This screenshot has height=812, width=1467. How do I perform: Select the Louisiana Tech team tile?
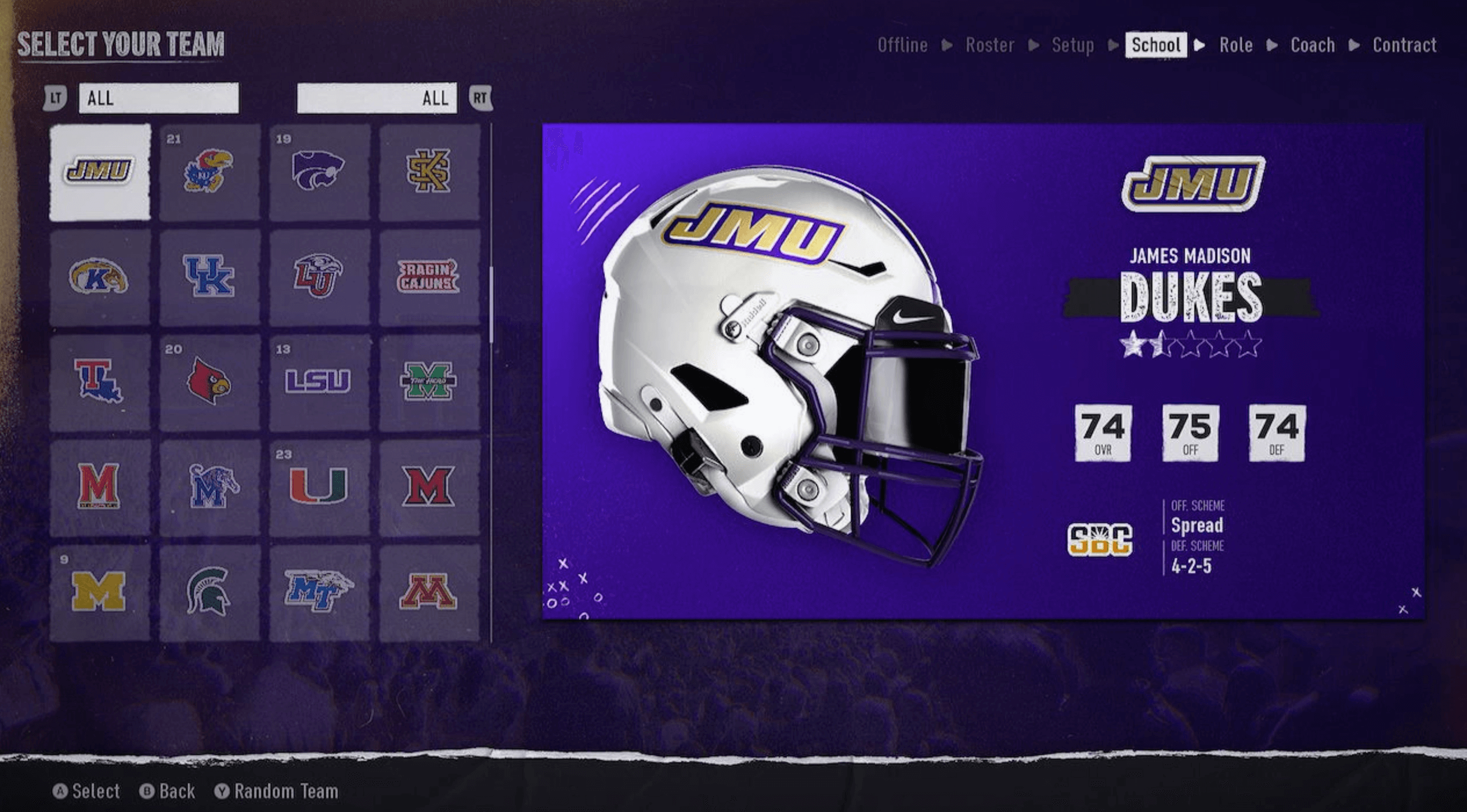(100, 382)
